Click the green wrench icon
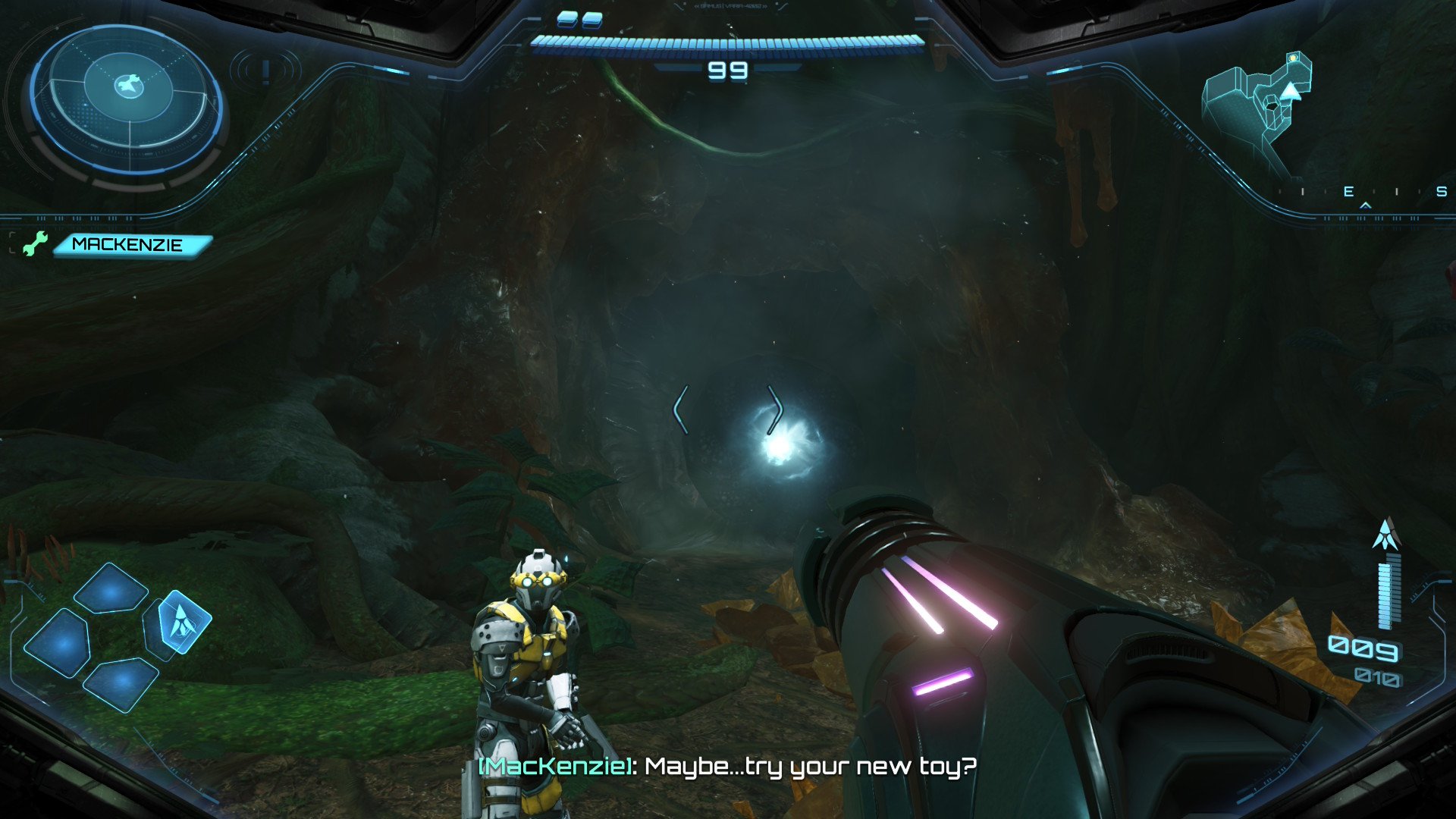Viewport: 1456px width, 819px height. pyautogui.click(x=34, y=243)
